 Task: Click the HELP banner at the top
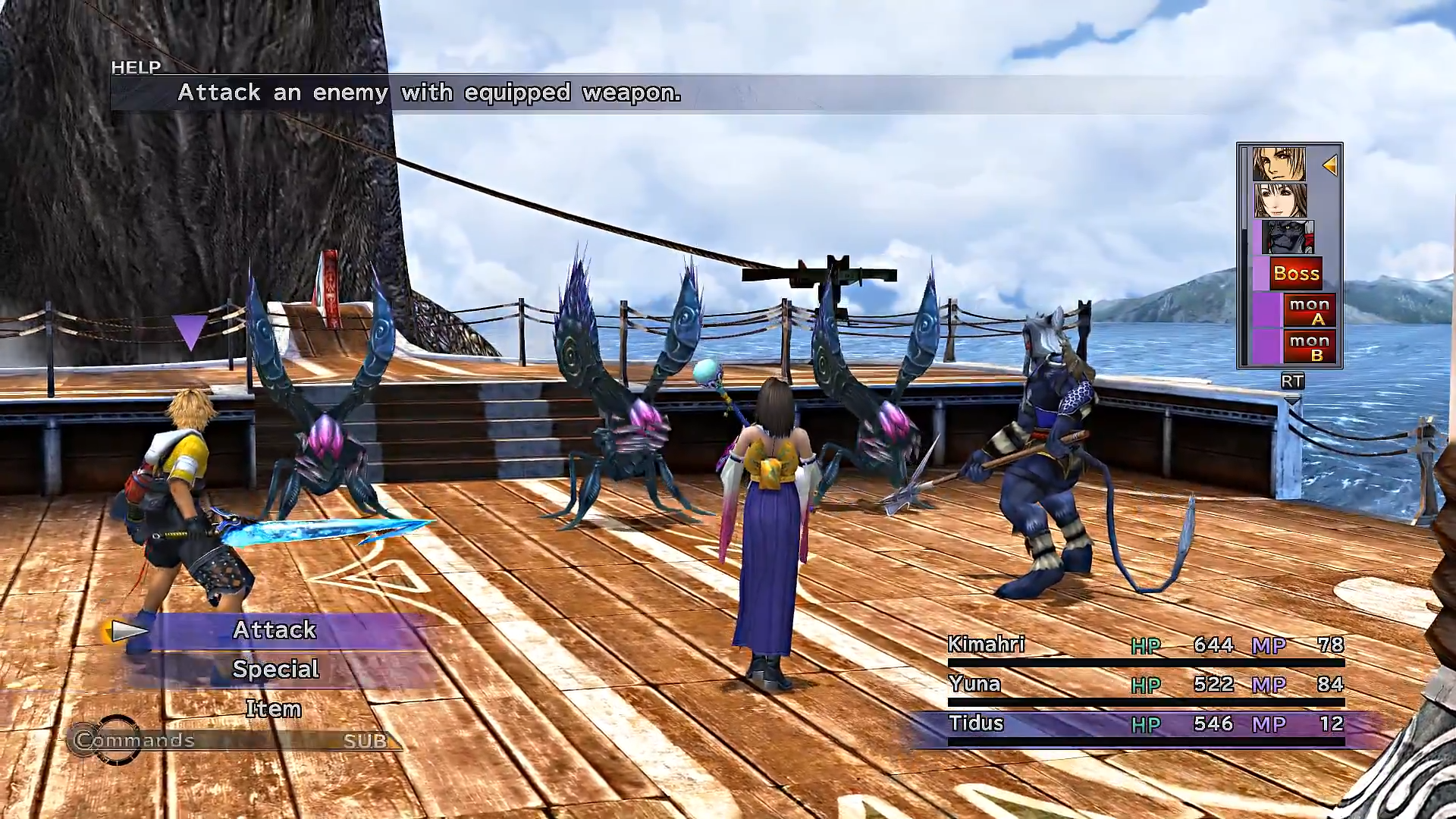coord(136,67)
